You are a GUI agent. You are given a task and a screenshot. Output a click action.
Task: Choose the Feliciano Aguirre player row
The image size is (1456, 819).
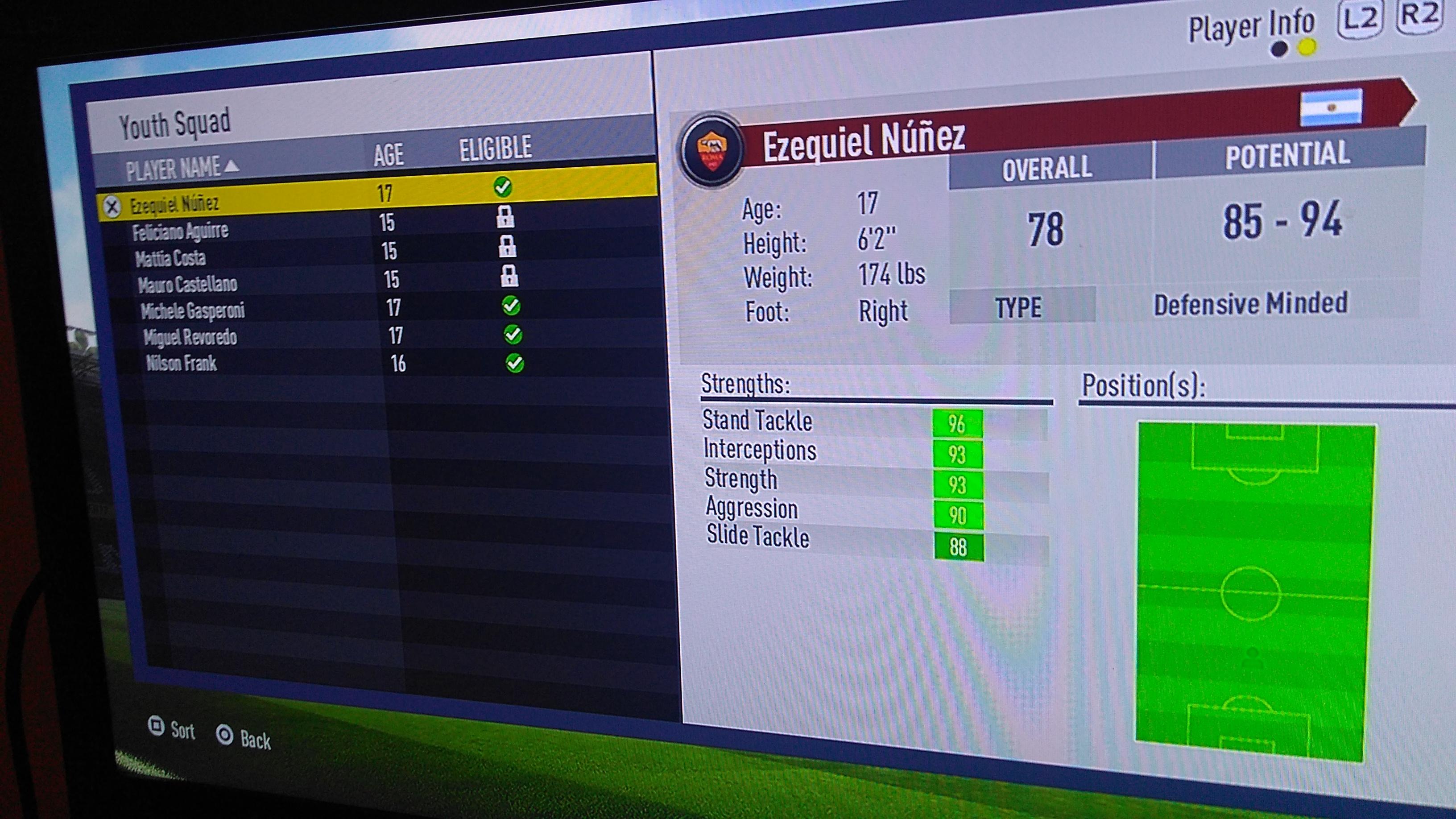(180, 231)
